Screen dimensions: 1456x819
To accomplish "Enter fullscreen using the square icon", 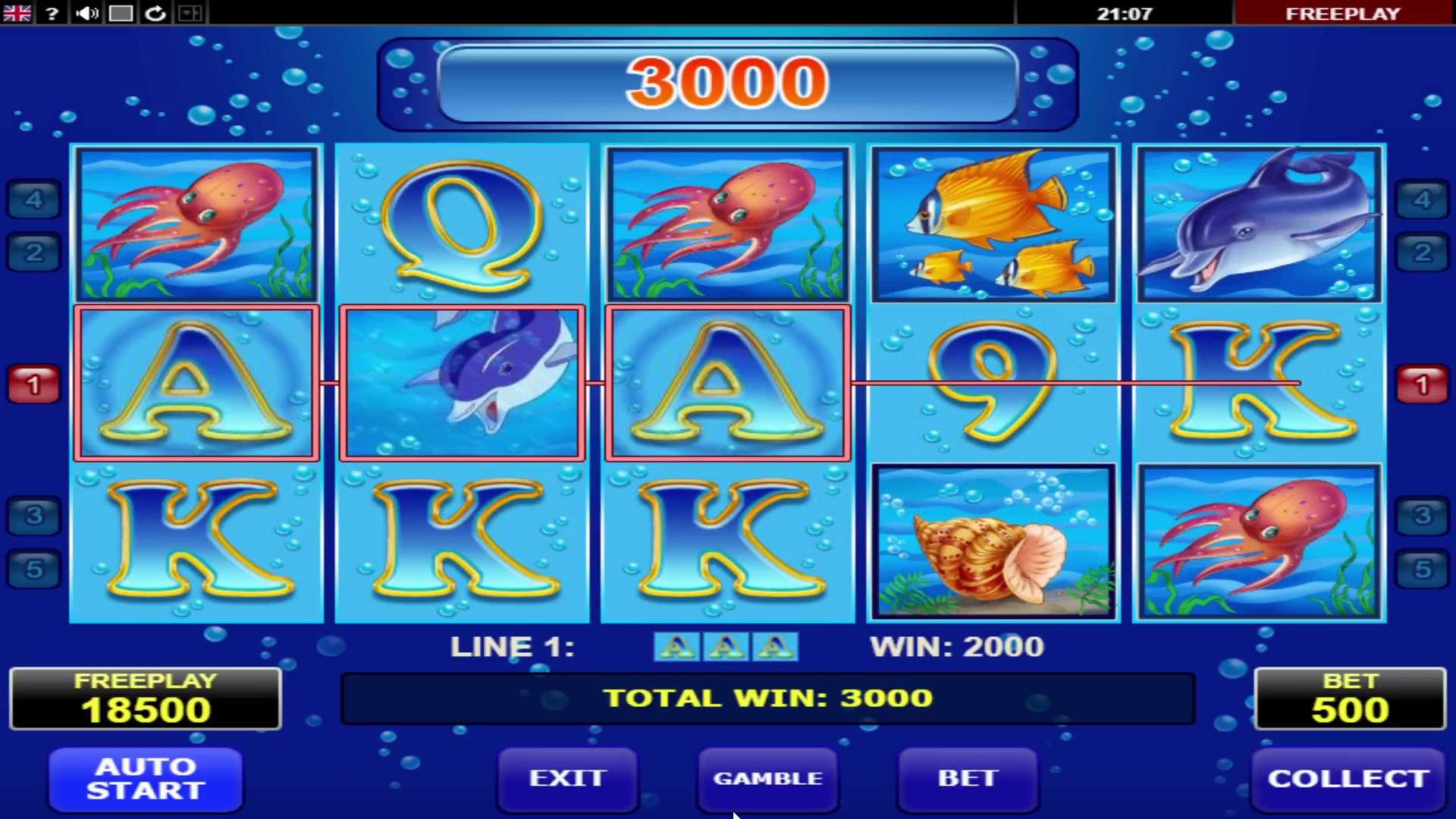I will [121, 12].
